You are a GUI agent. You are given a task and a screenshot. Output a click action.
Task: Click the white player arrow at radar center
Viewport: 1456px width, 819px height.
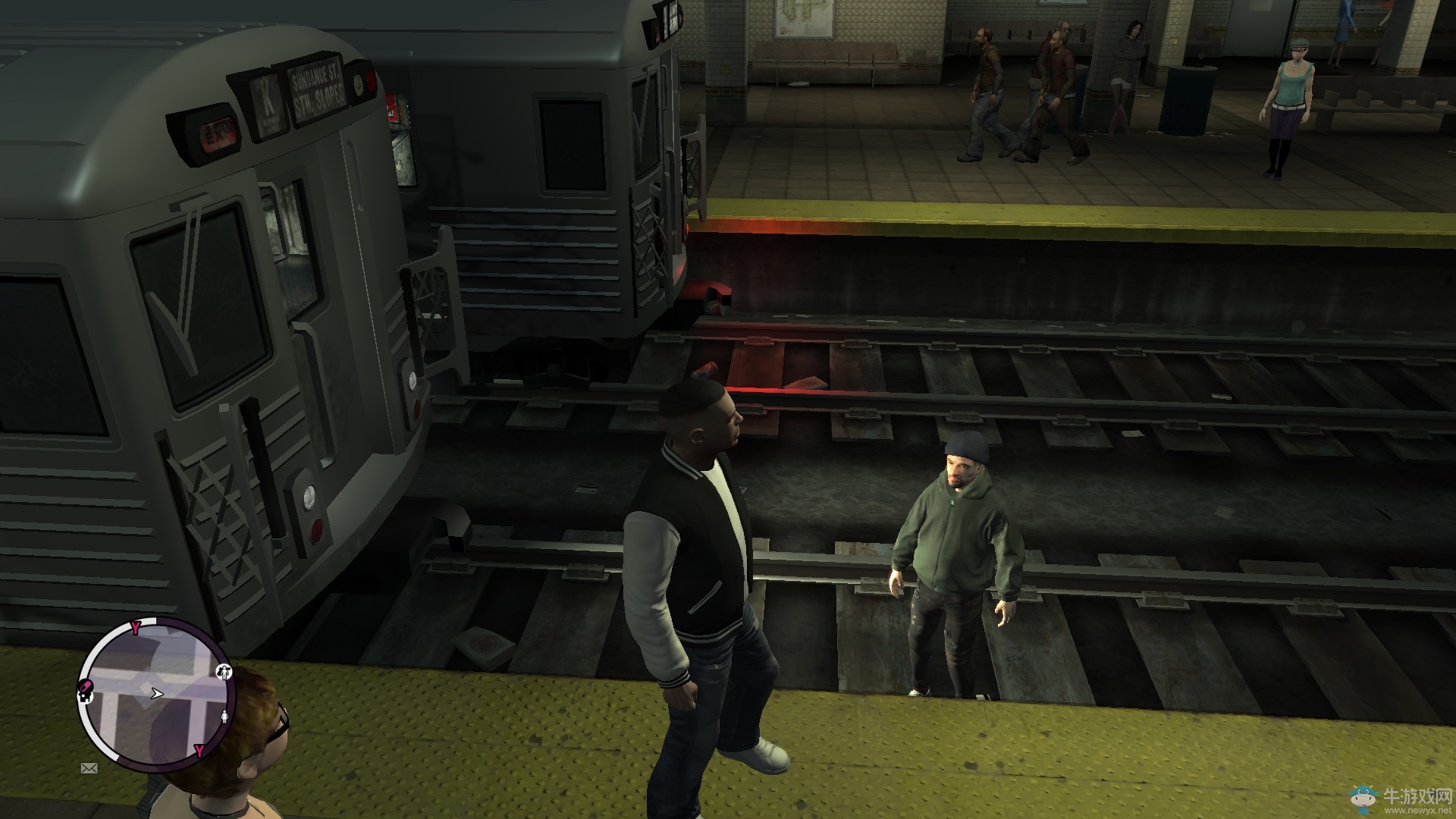(x=157, y=694)
